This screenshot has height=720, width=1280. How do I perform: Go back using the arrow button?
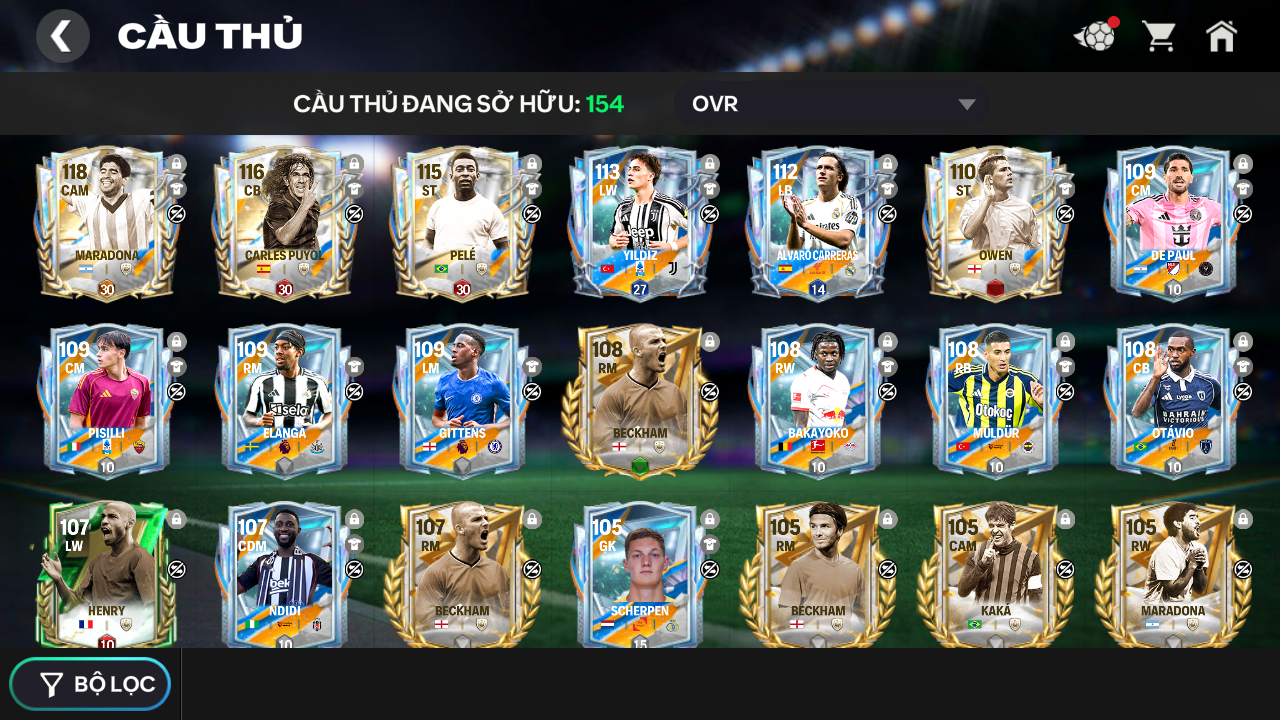coord(62,35)
